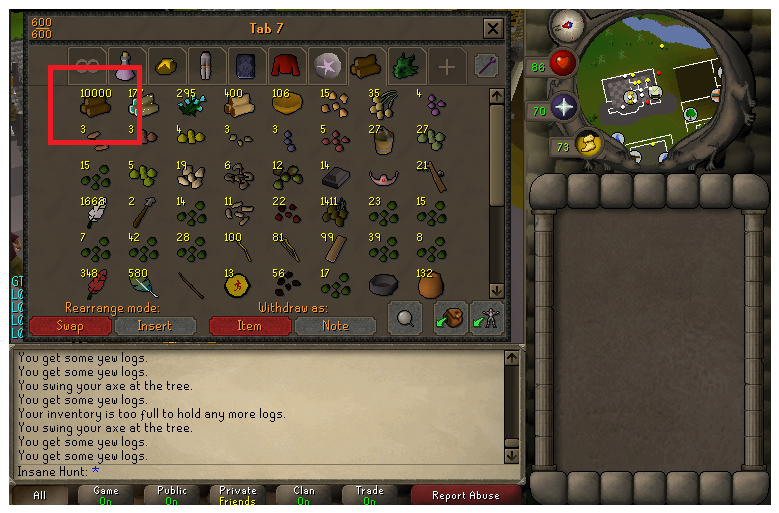Viewport: 779px width, 513px height.
Task: Click the compass to face north
Action: tap(568, 23)
